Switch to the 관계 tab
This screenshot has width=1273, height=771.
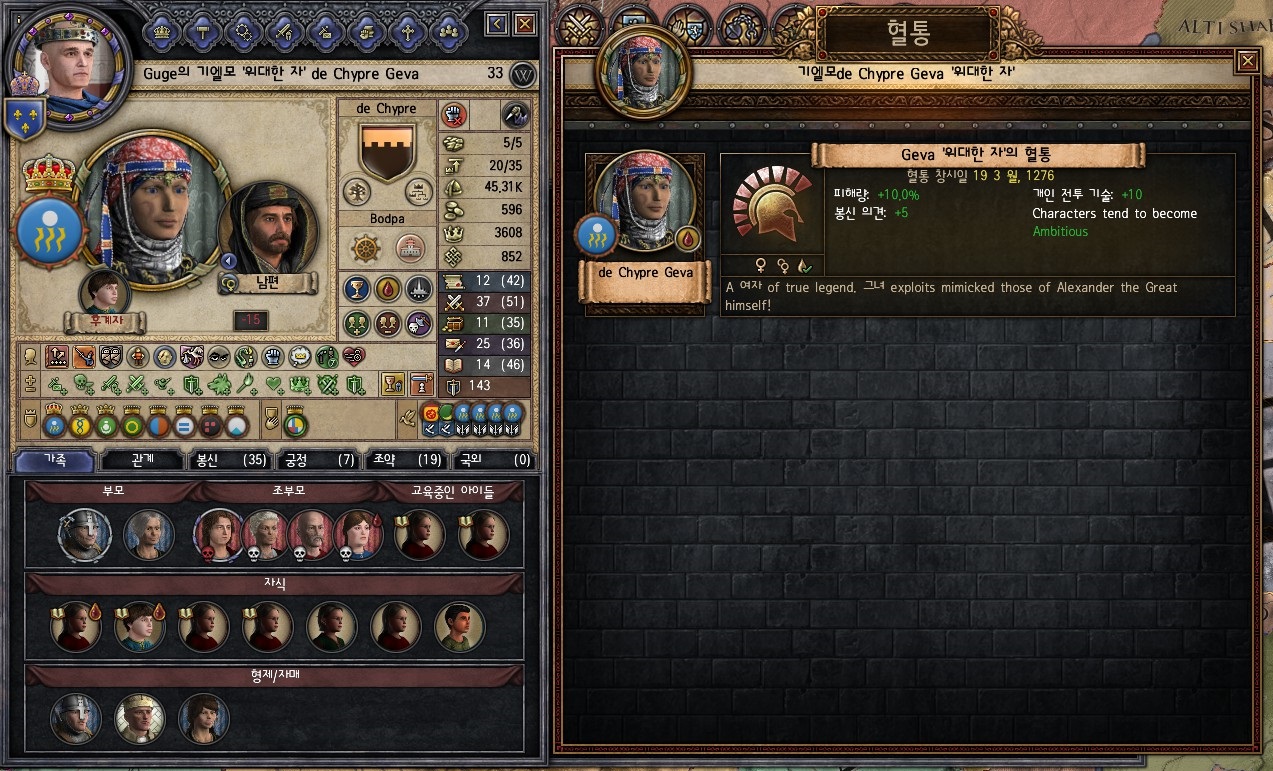coord(142,460)
